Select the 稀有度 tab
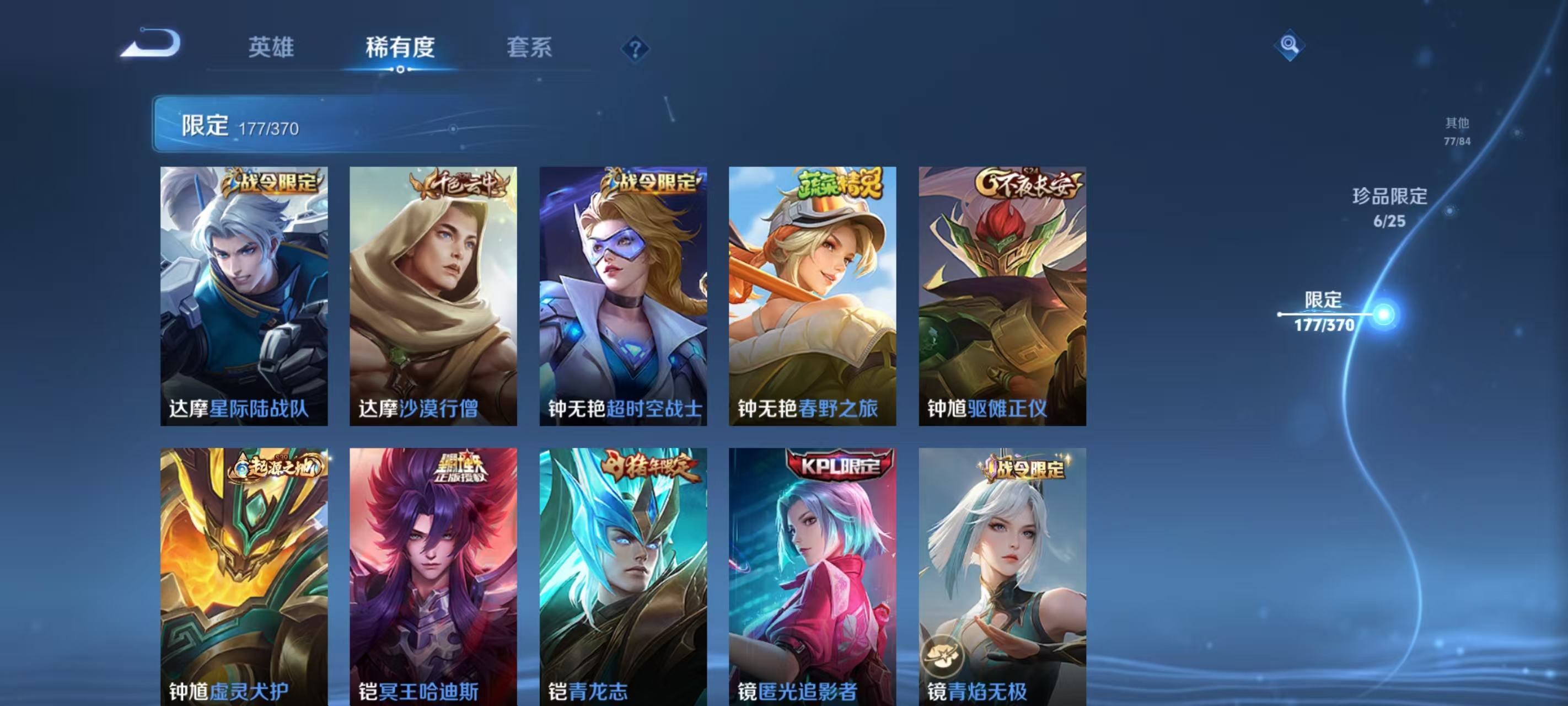The width and height of the screenshot is (1568, 706). tap(400, 47)
